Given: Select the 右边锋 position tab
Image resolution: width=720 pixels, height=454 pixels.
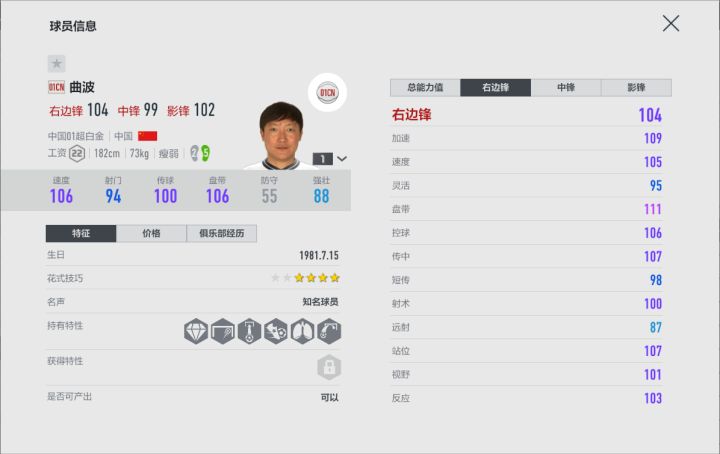Looking at the screenshot, I should click(x=496, y=88).
